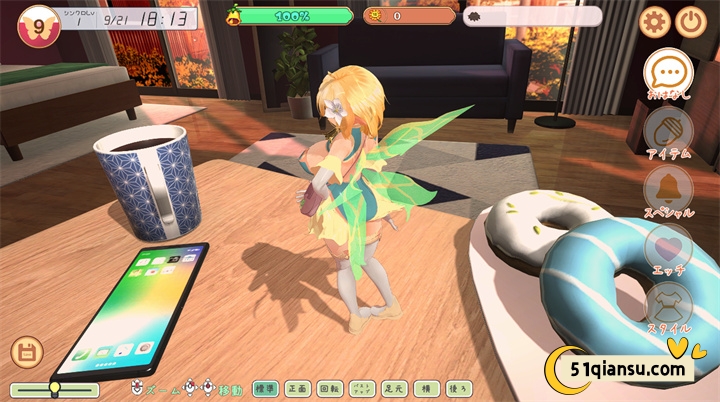The height and width of the screenshot is (402, 720).
Task: Switch to the 足元 feet camera view
Action: [393, 389]
